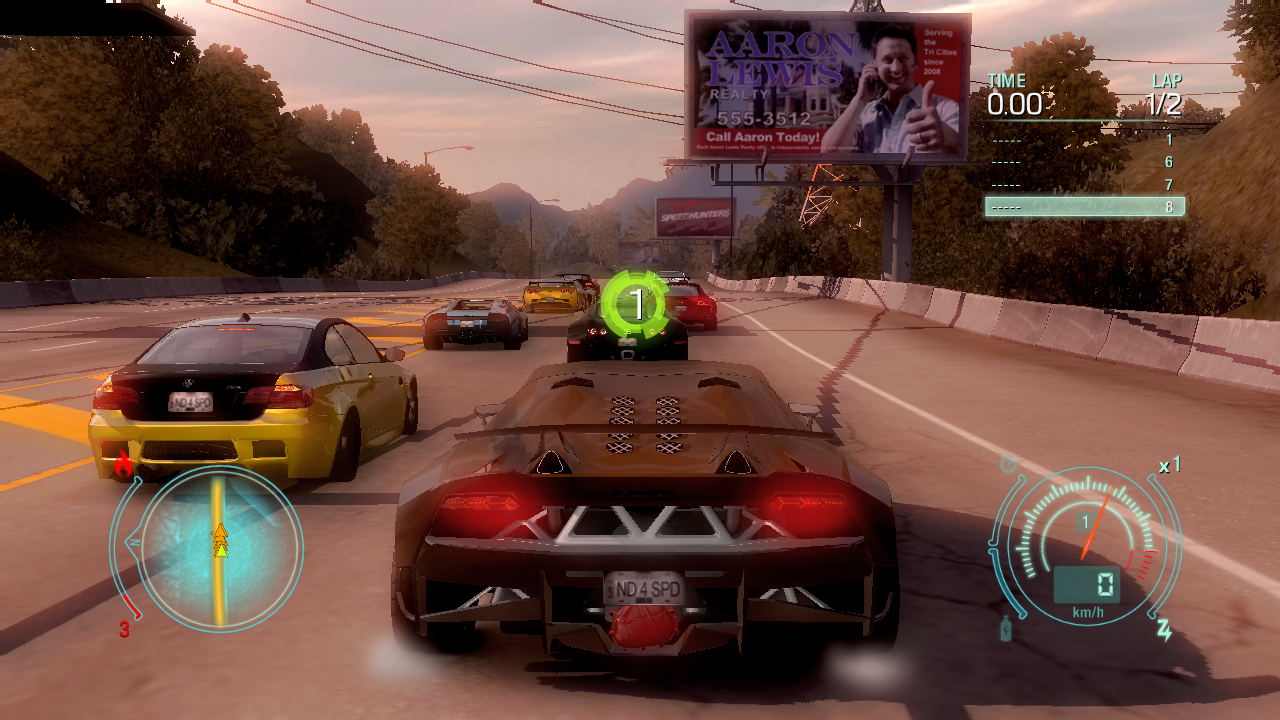The height and width of the screenshot is (720, 1280).
Task: Click the stopwatch icon above the speedometer
Action: (x=1009, y=464)
